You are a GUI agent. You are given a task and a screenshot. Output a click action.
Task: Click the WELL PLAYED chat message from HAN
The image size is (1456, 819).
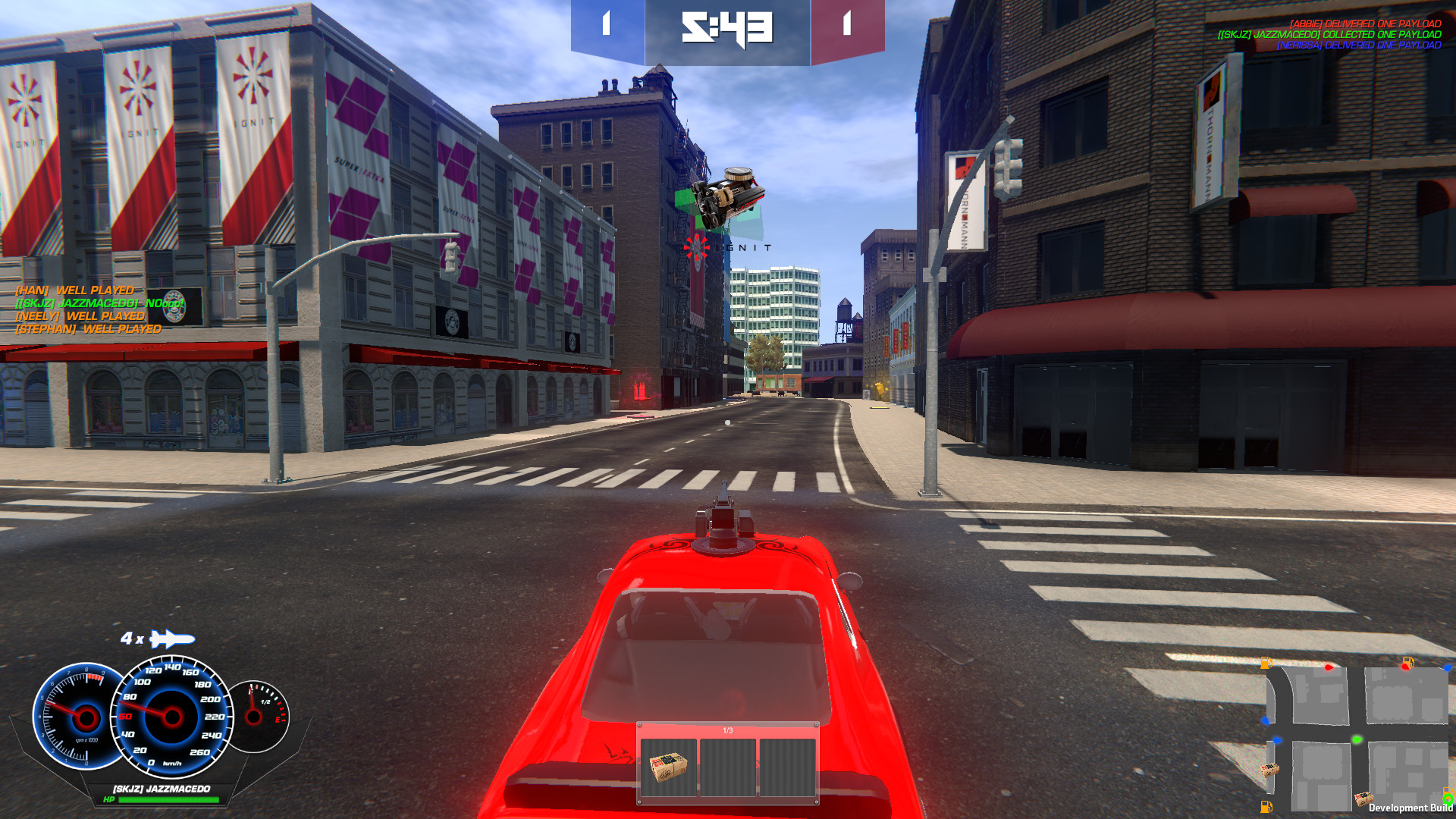74,290
